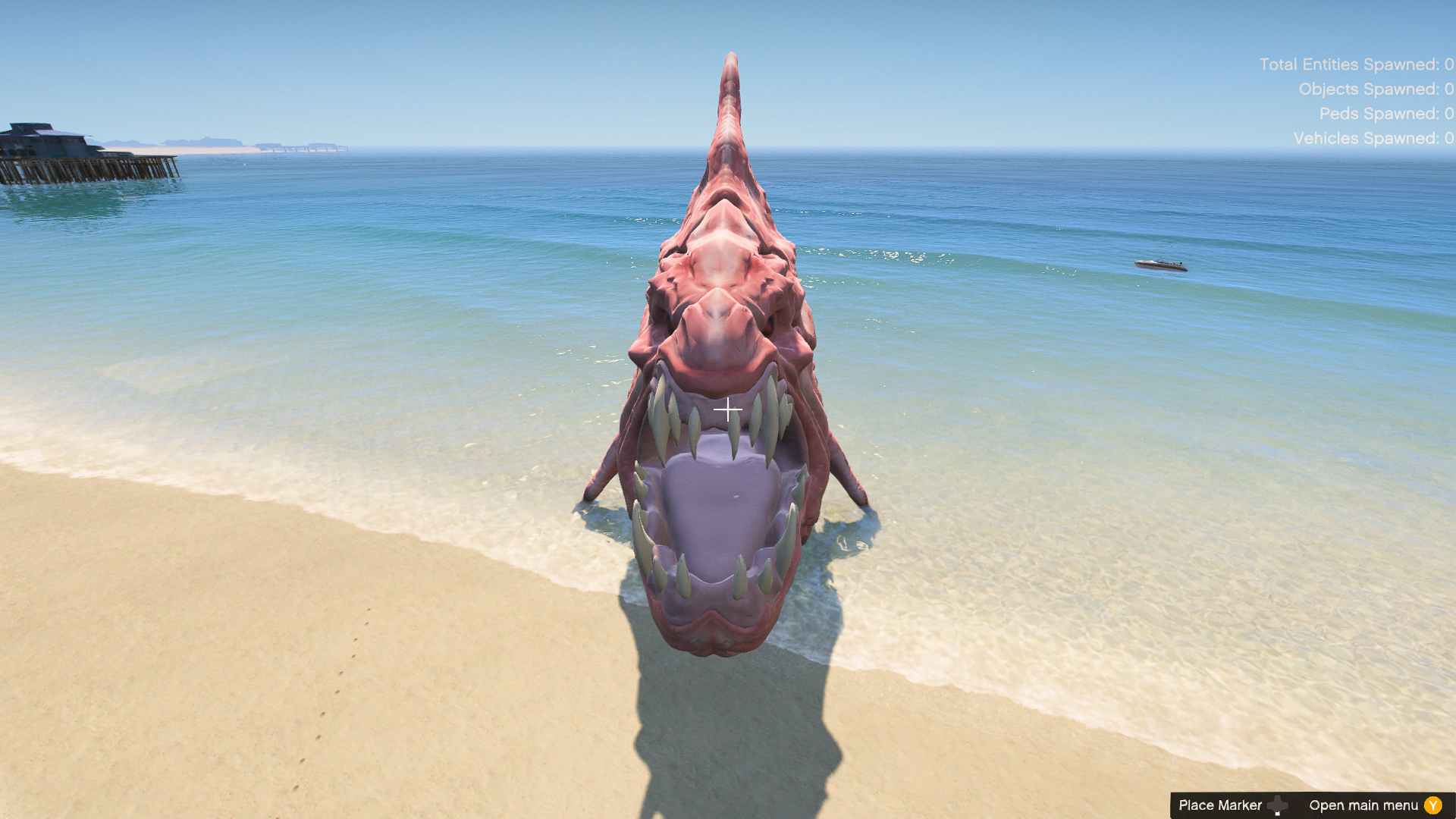1456x819 pixels.
Task: Click the D-pad's highlighted down arrow
Action: 1278,814
